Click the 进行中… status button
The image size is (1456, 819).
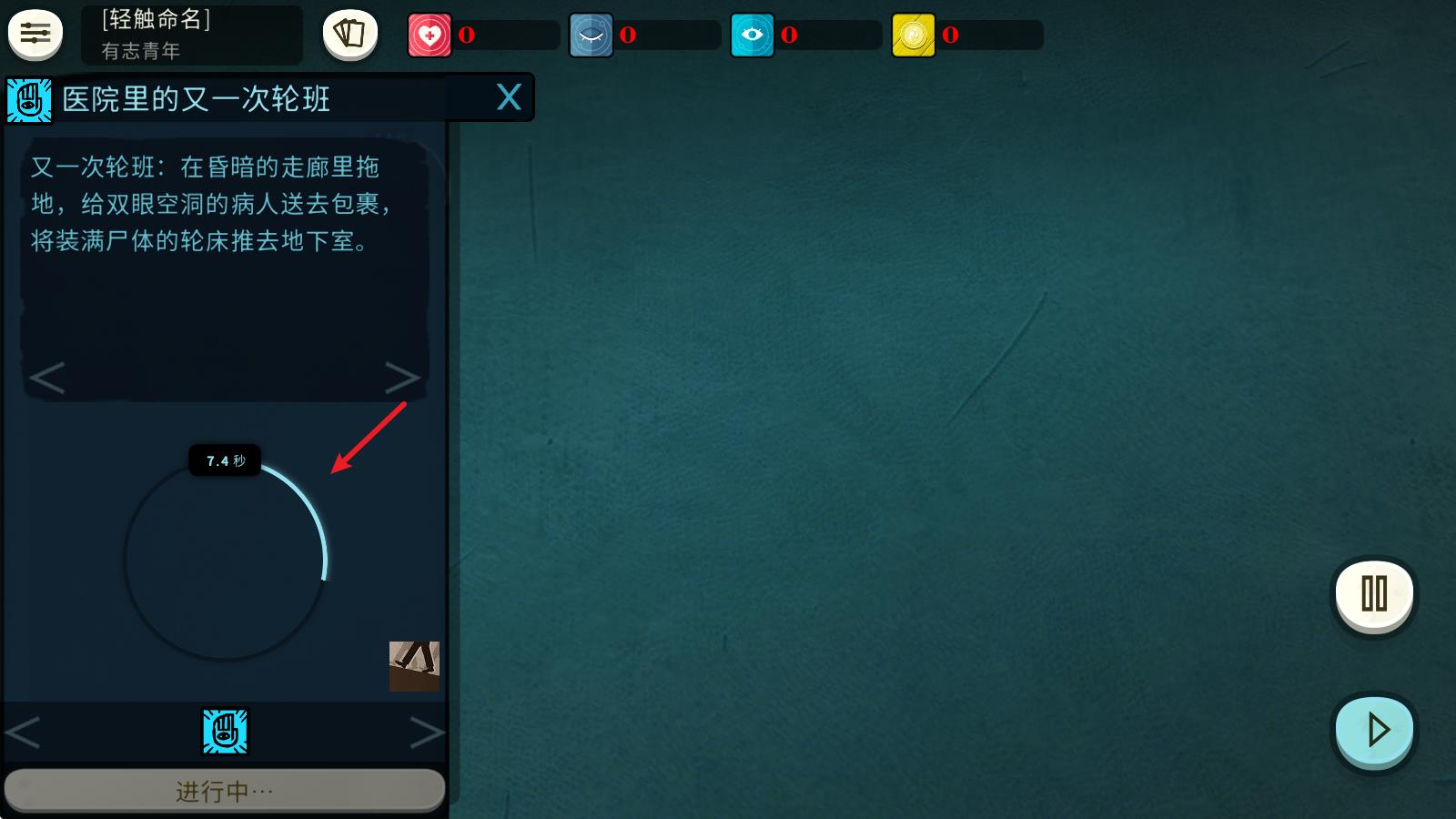(226, 790)
